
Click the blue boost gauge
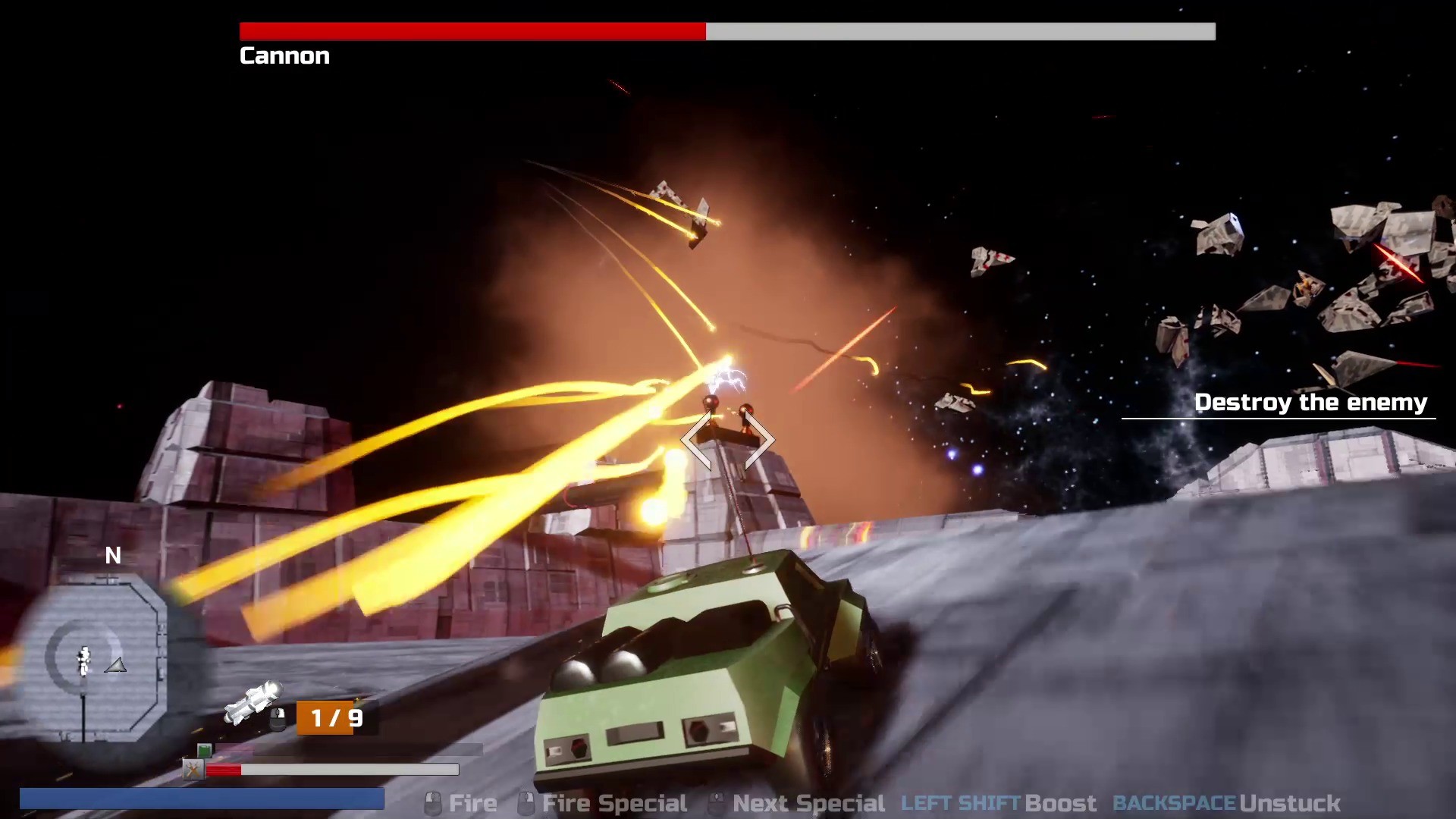point(205,799)
